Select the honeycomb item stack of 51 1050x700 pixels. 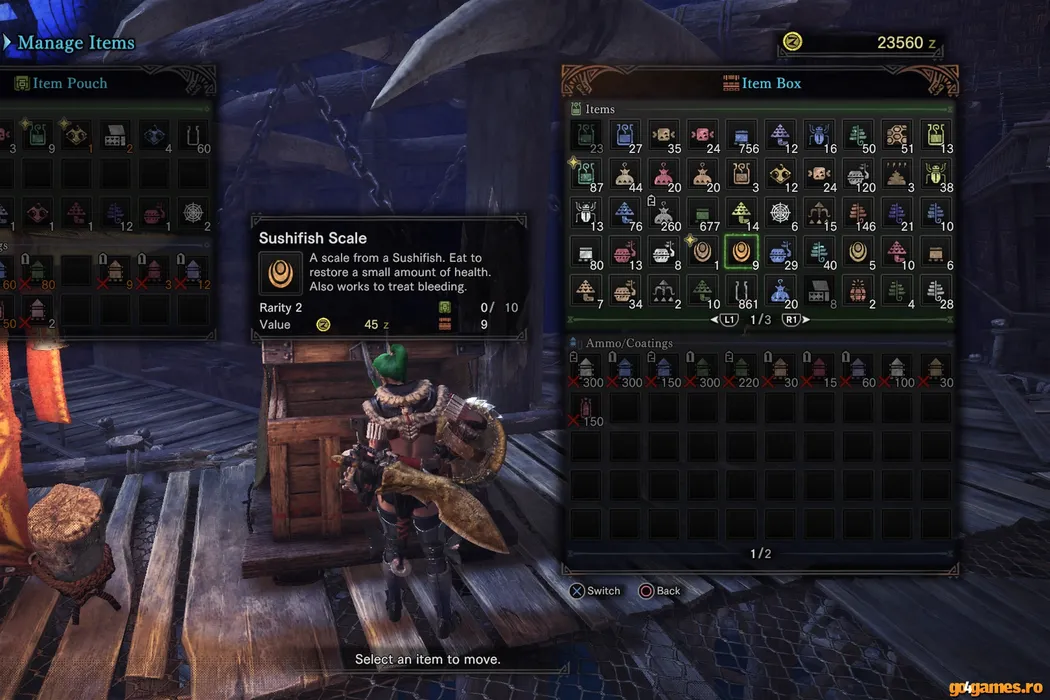898,136
